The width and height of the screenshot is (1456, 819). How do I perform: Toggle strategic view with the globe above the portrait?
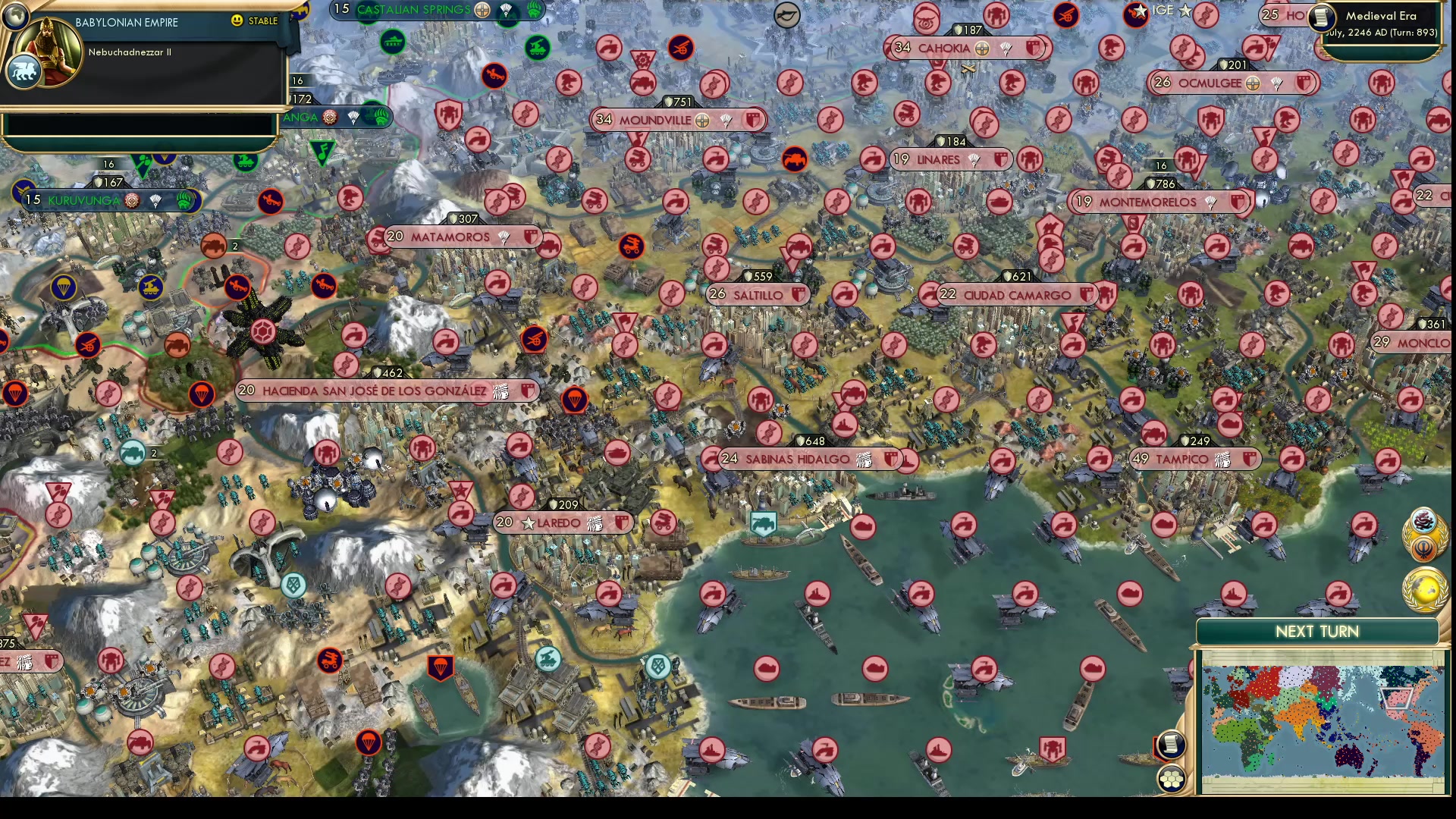pyautogui.click(x=16, y=17)
